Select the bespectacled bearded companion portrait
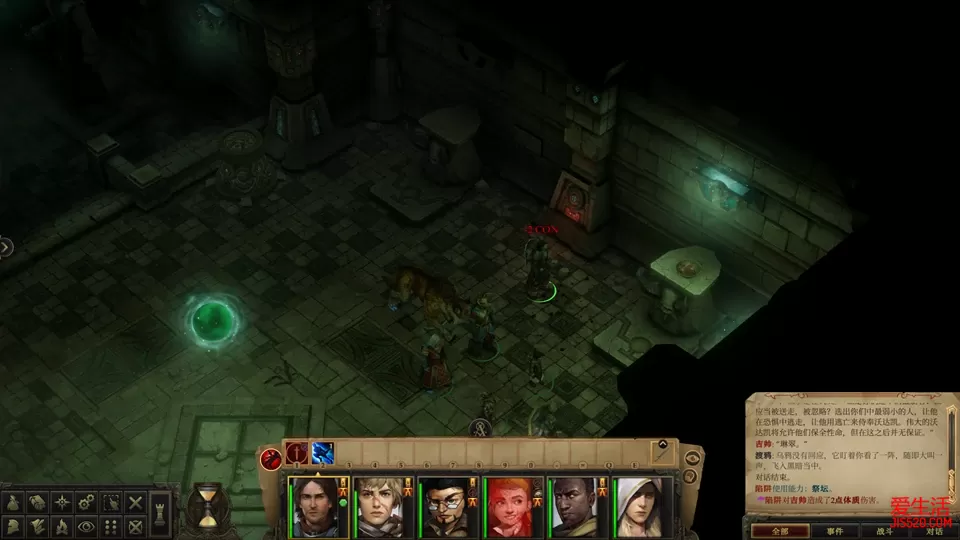 click(x=444, y=506)
